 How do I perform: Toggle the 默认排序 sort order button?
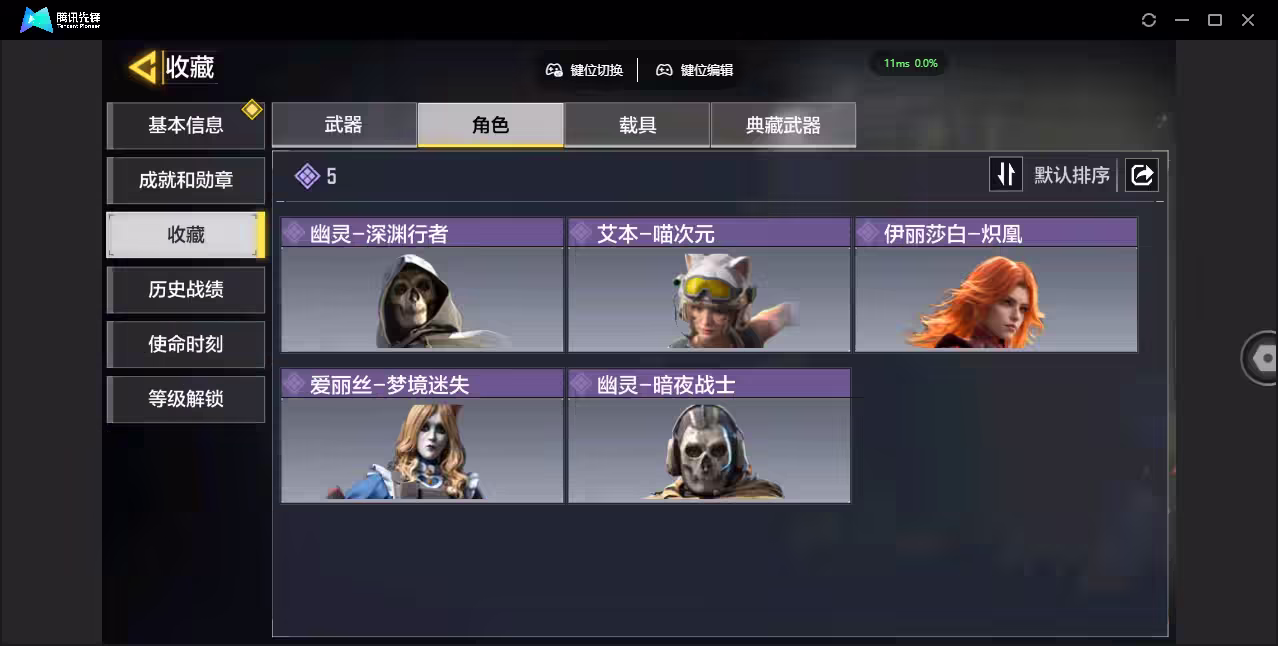click(1006, 175)
